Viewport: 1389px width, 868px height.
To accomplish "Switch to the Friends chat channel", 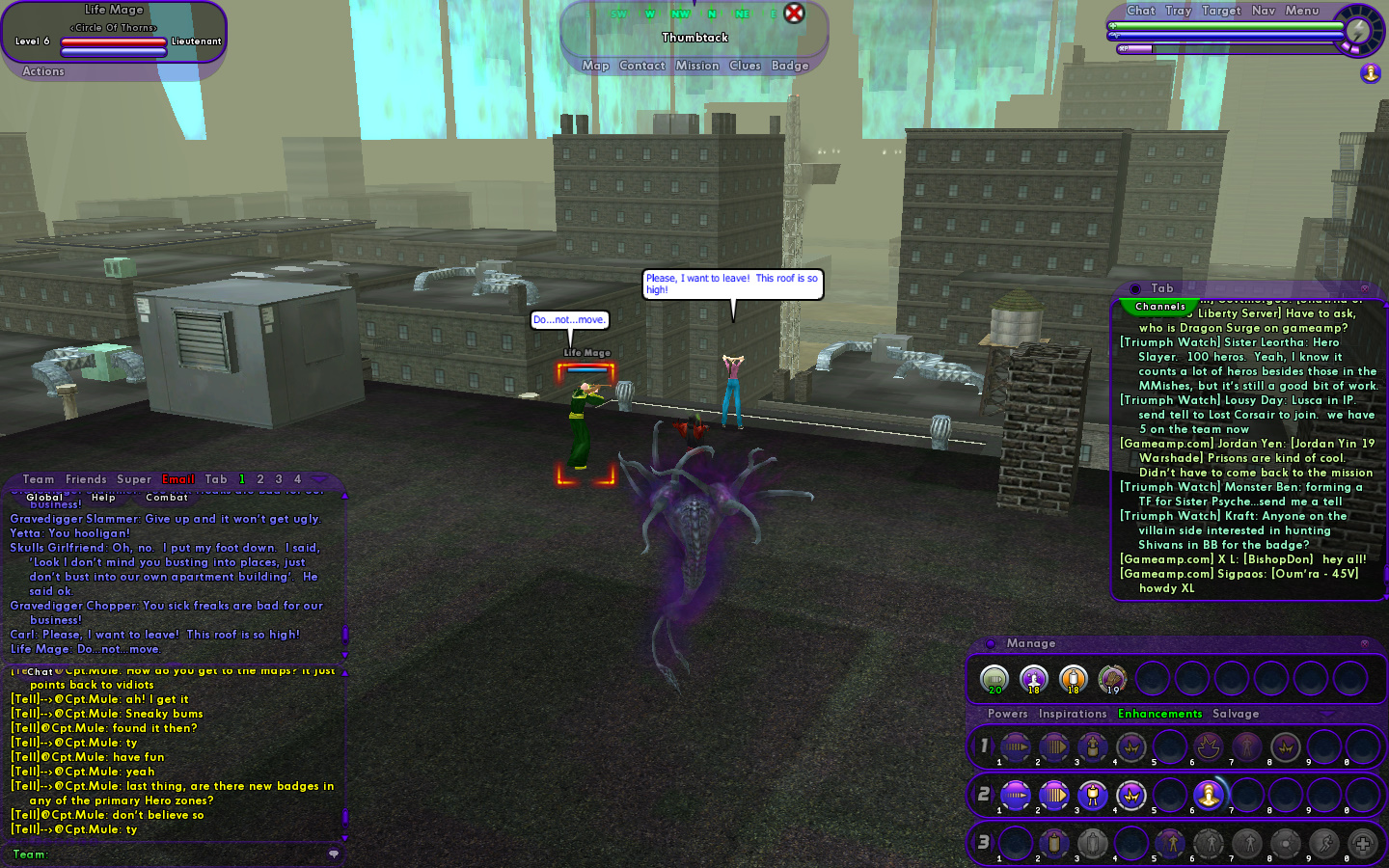I will (86, 479).
